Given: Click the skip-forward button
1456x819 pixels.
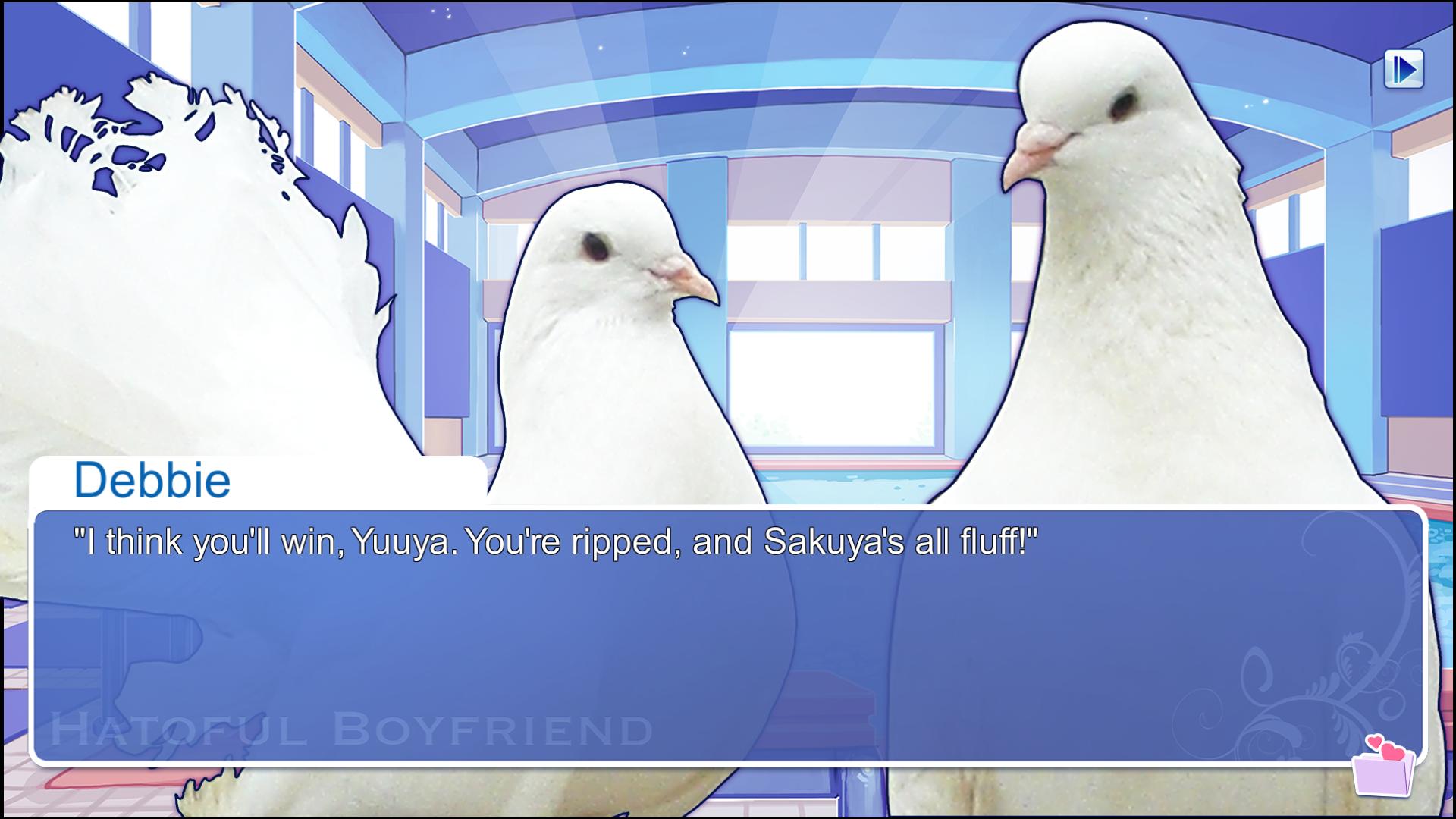Looking at the screenshot, I should [x=1404, y=70].
